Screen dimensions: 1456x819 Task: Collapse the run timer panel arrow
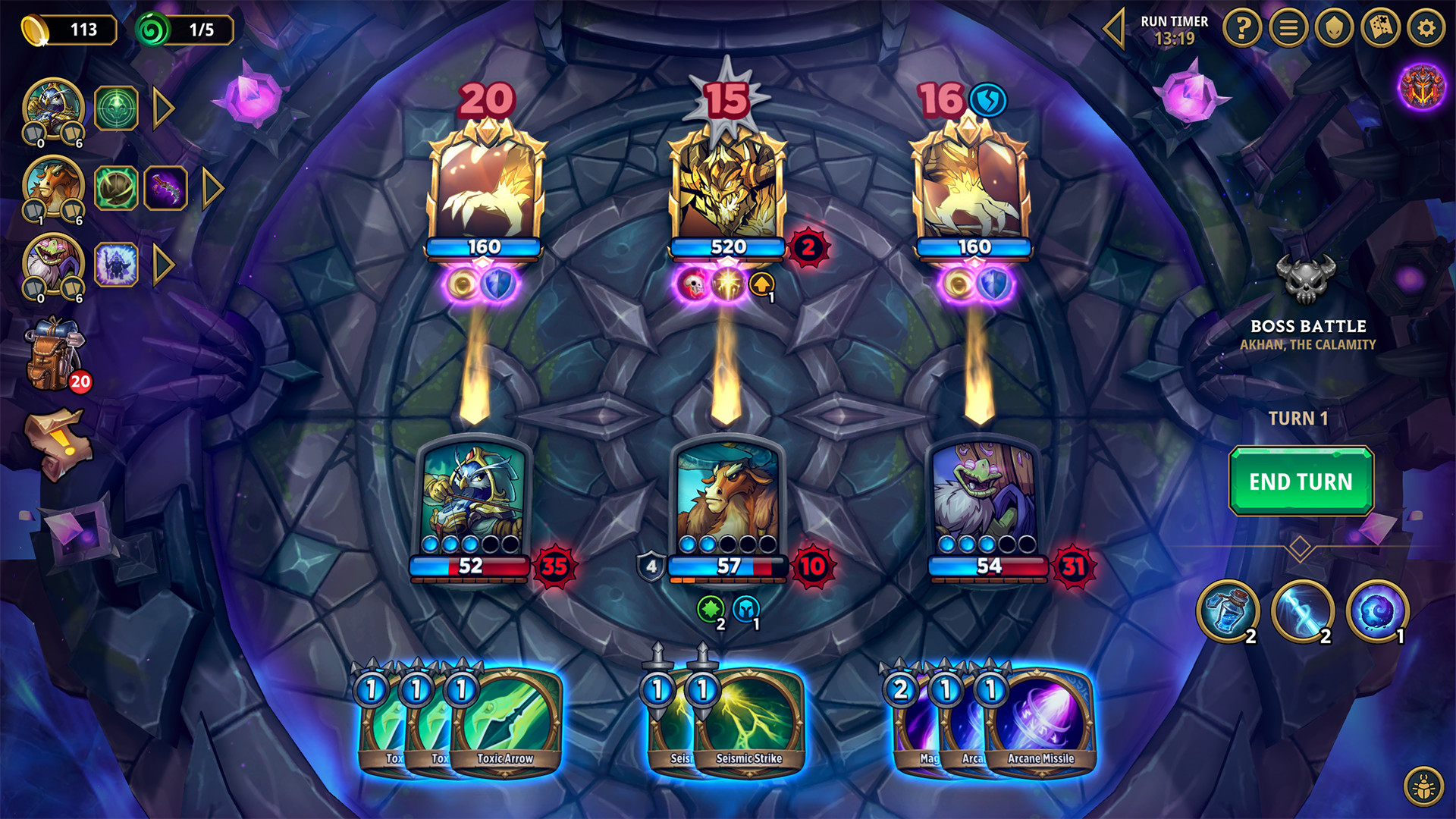1115,29
